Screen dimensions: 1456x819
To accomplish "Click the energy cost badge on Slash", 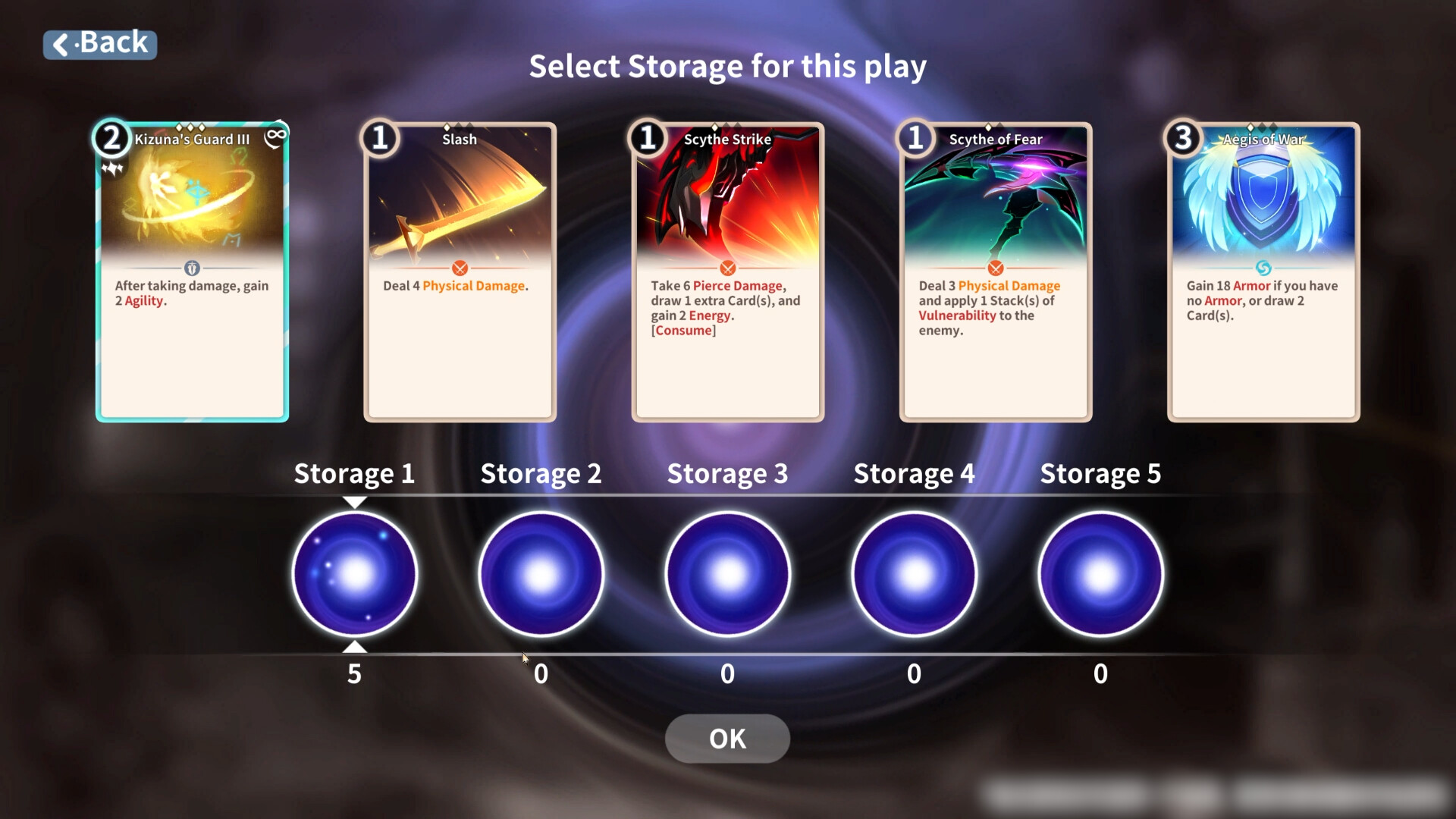I will [381, 139].
